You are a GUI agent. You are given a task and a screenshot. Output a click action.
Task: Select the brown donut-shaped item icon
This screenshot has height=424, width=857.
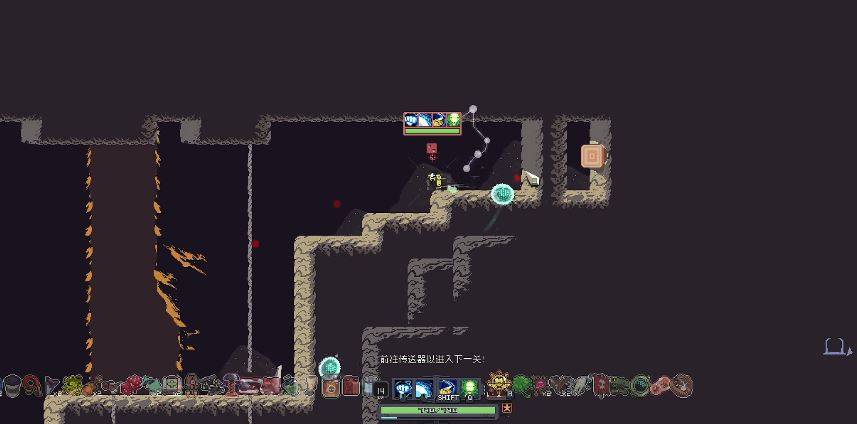pyautogui.click(x=682, y=385)
